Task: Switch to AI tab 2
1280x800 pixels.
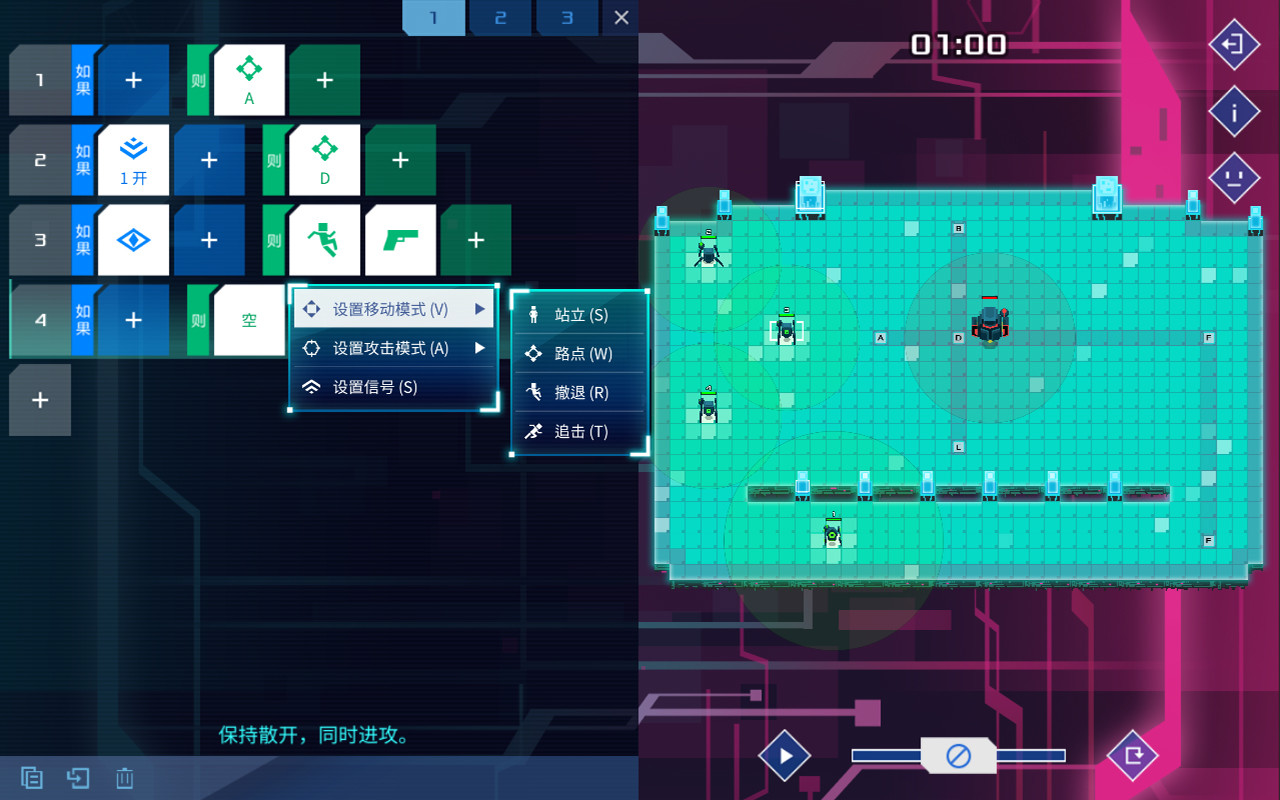Action: pyautogui.click(x=500, y=17)
